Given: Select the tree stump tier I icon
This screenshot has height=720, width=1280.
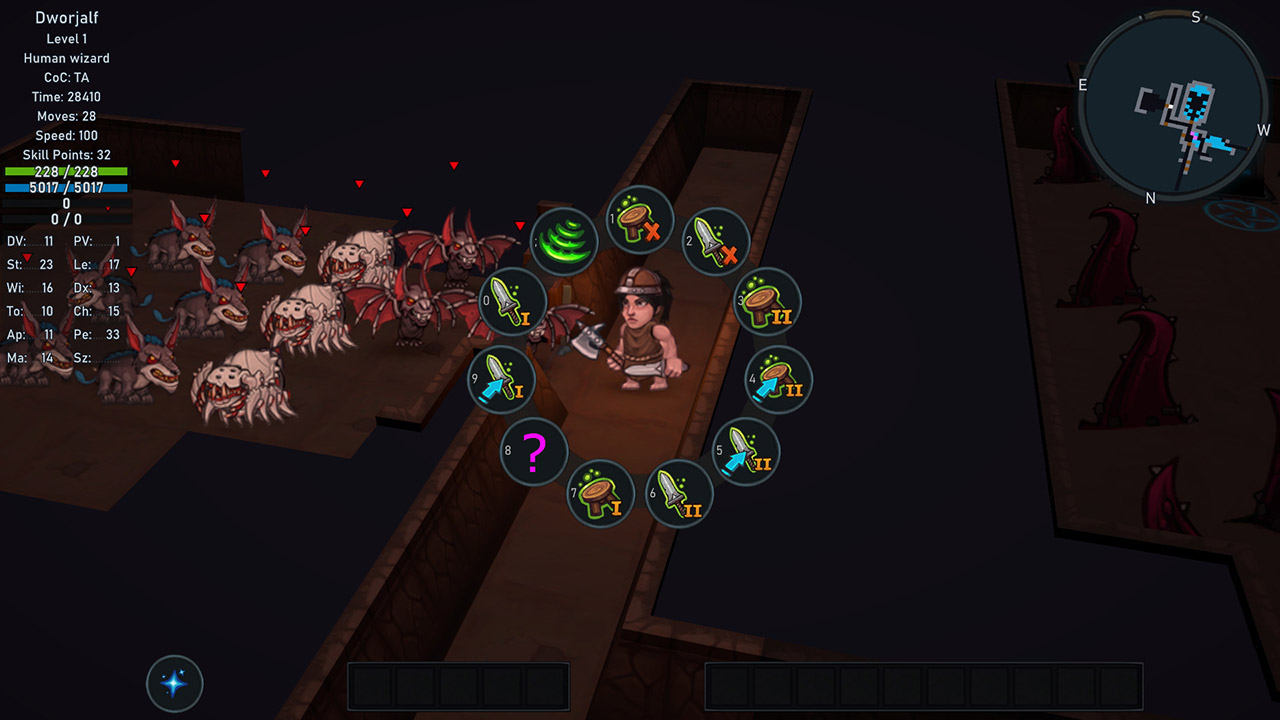Looking at the screenshot, I should [x=601, y=493].
